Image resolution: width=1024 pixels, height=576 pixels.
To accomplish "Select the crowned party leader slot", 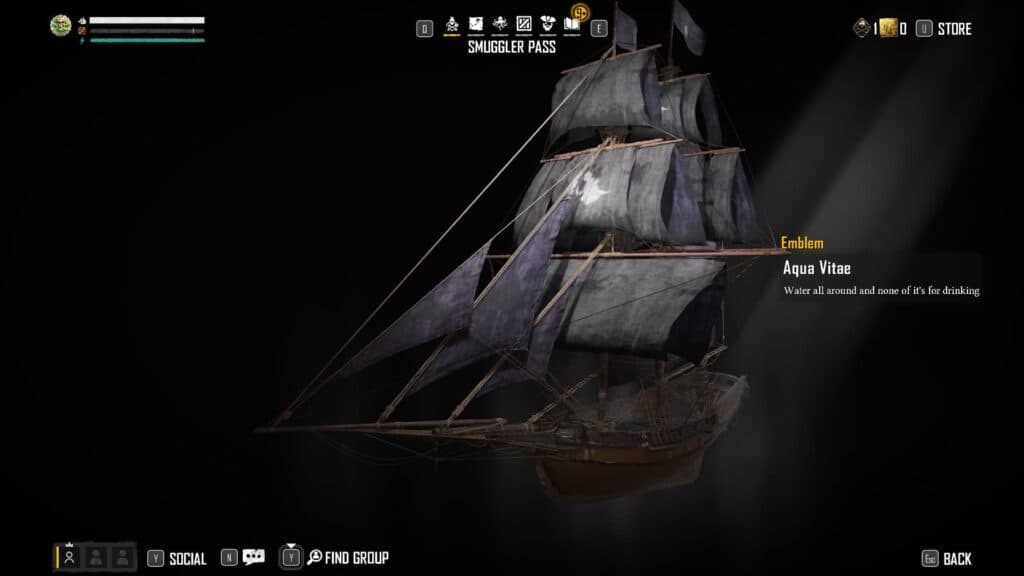I will click(x=70, y=557).
